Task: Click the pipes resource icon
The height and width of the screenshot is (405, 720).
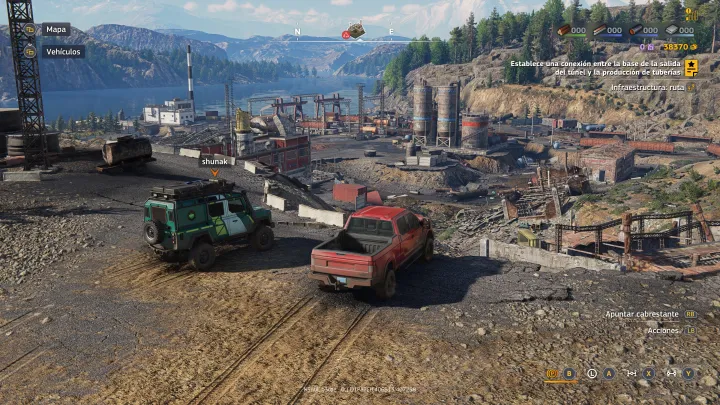Action: [637, 31]
